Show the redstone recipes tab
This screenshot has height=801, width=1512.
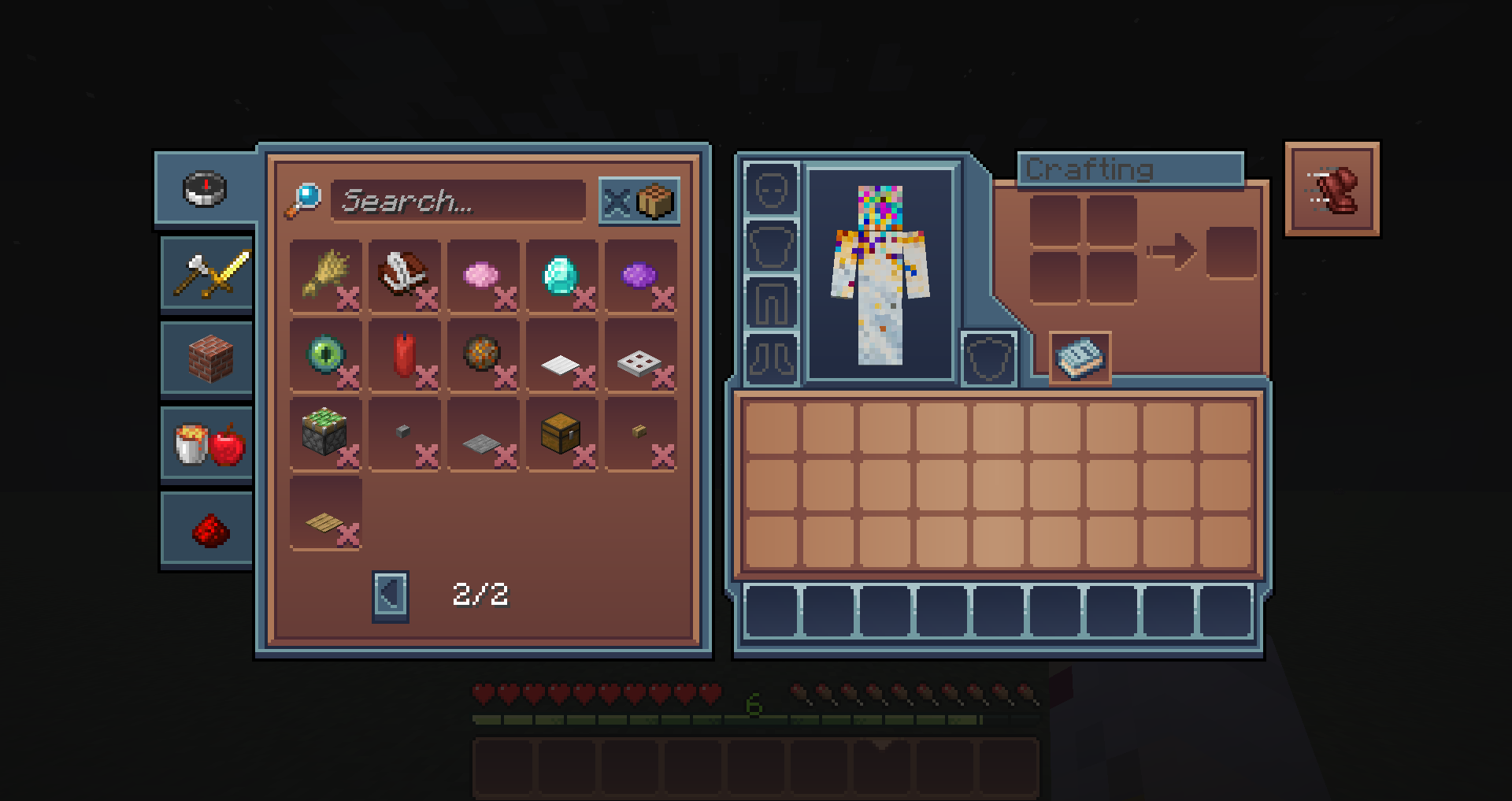(x=209, y=529)
